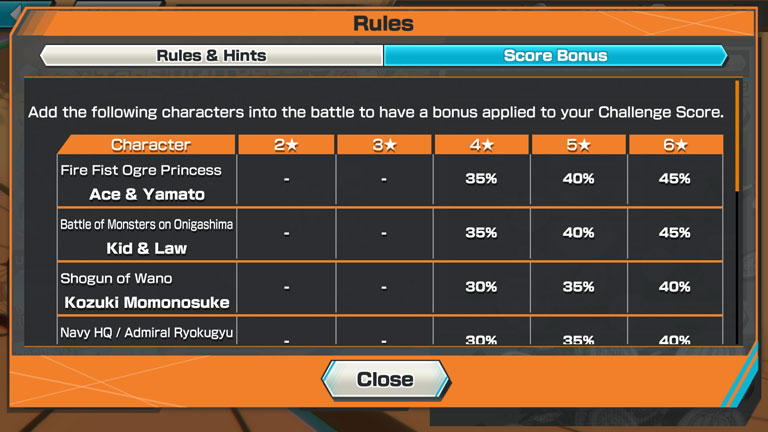Click the orange scrollbar on the table
Image resolution: width=768 pixels, height=432 pixels.
click(x=737, y=135)
